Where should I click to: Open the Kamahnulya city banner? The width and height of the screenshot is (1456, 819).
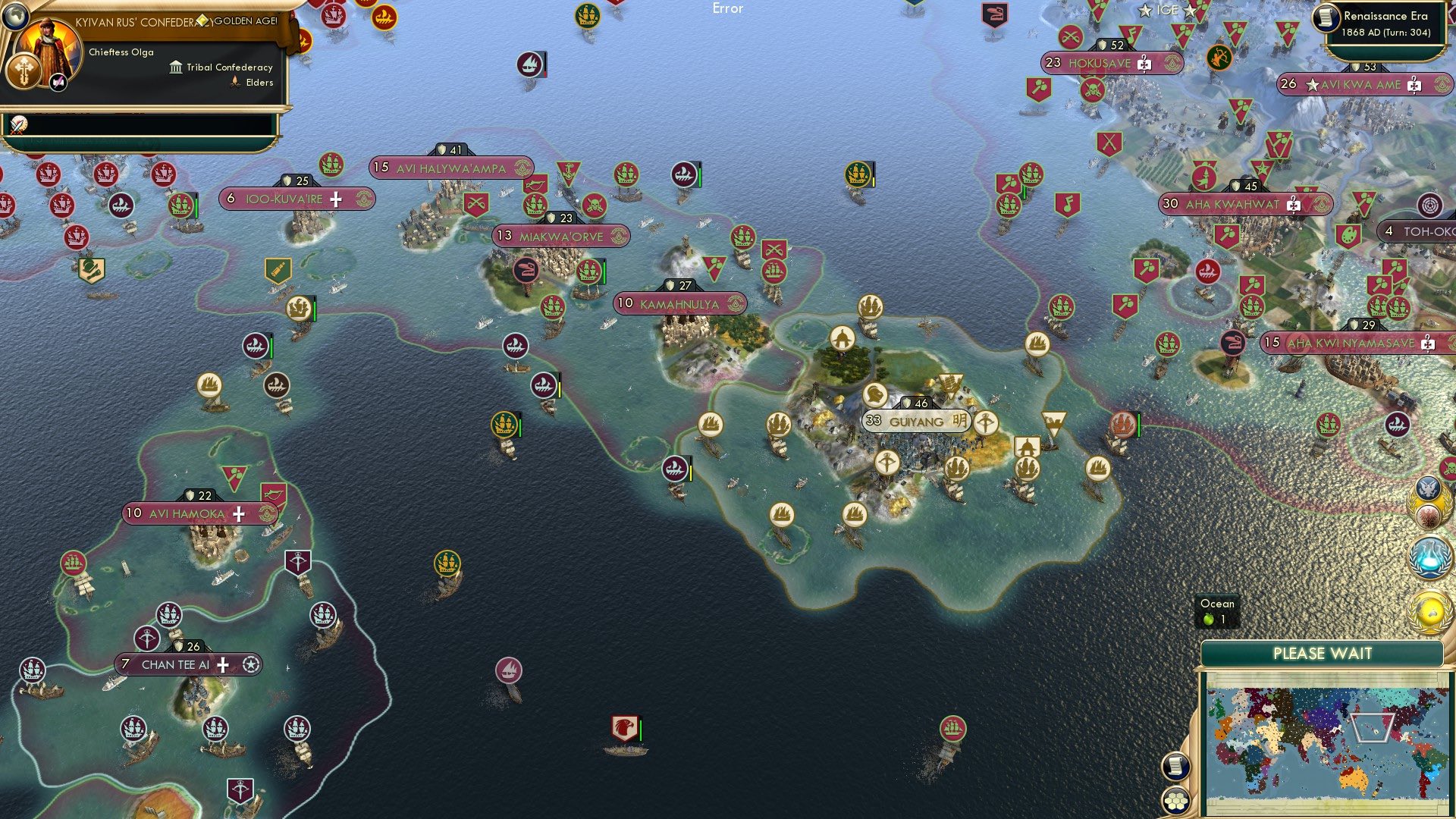click(679, 303)
